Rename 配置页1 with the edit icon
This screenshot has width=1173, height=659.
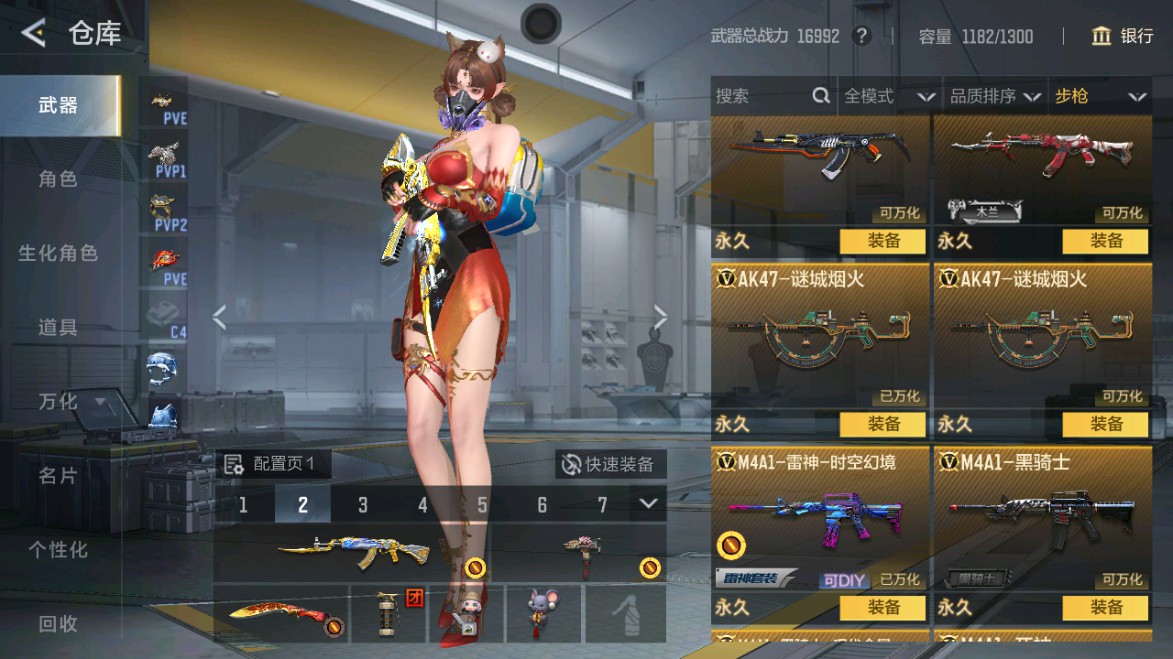(234, 464)
